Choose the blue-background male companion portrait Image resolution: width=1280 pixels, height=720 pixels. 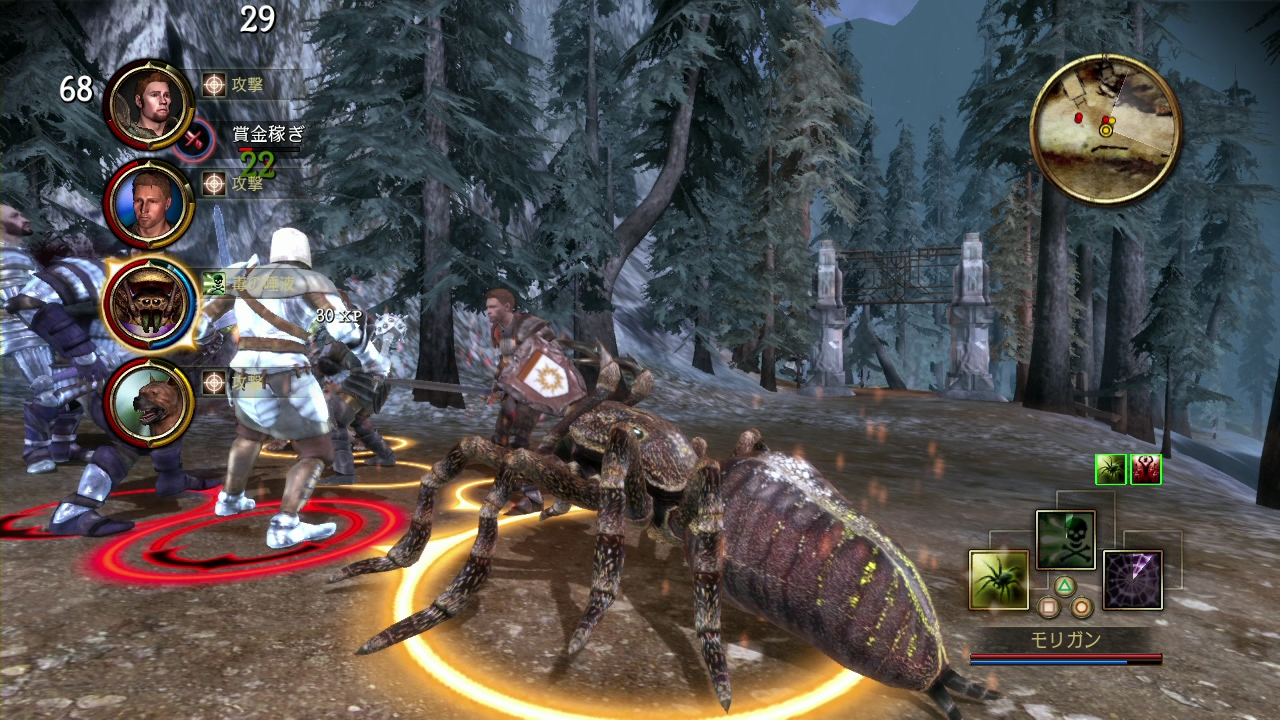pos(148,204)
